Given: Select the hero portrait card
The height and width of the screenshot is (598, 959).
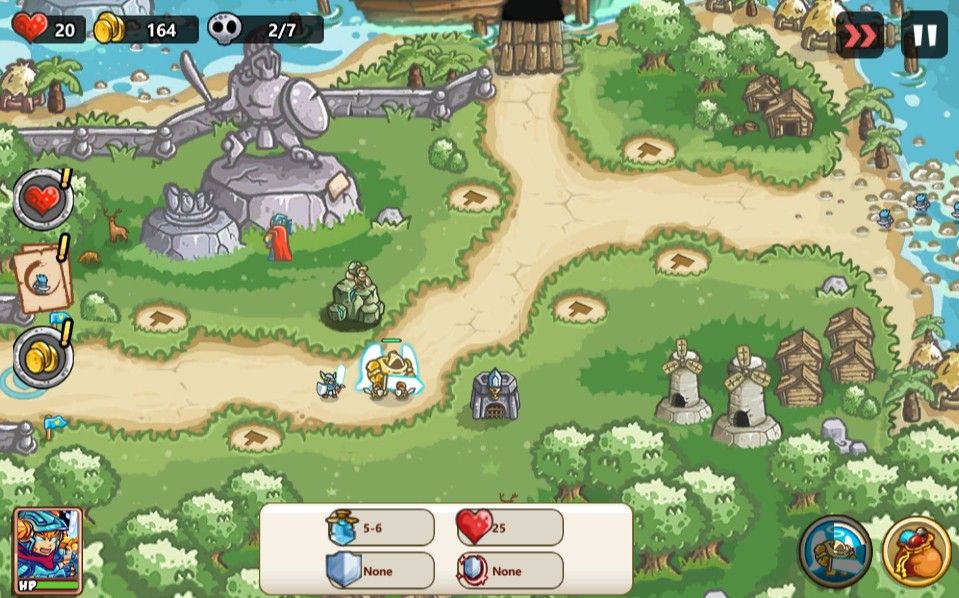Looking at the screenshot, I should pyautogui.click(x=47, y=552).
